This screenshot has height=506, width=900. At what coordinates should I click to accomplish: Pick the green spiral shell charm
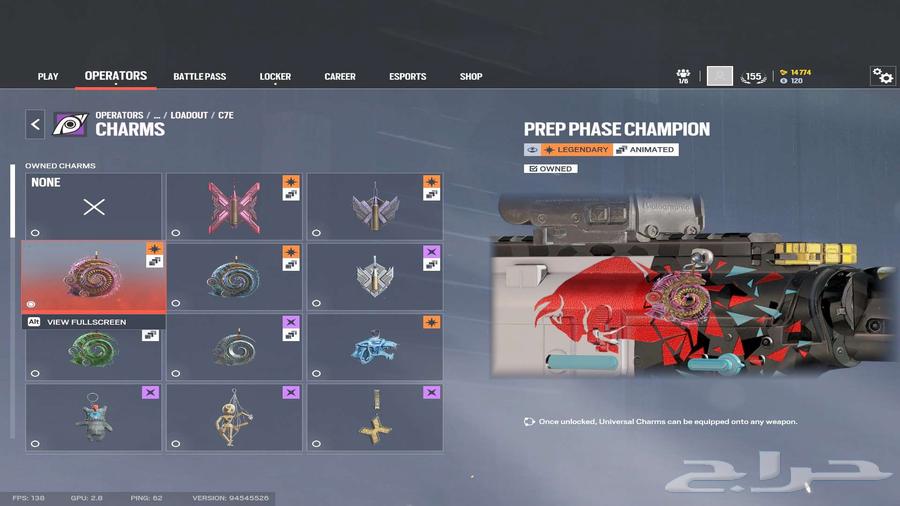93,348
